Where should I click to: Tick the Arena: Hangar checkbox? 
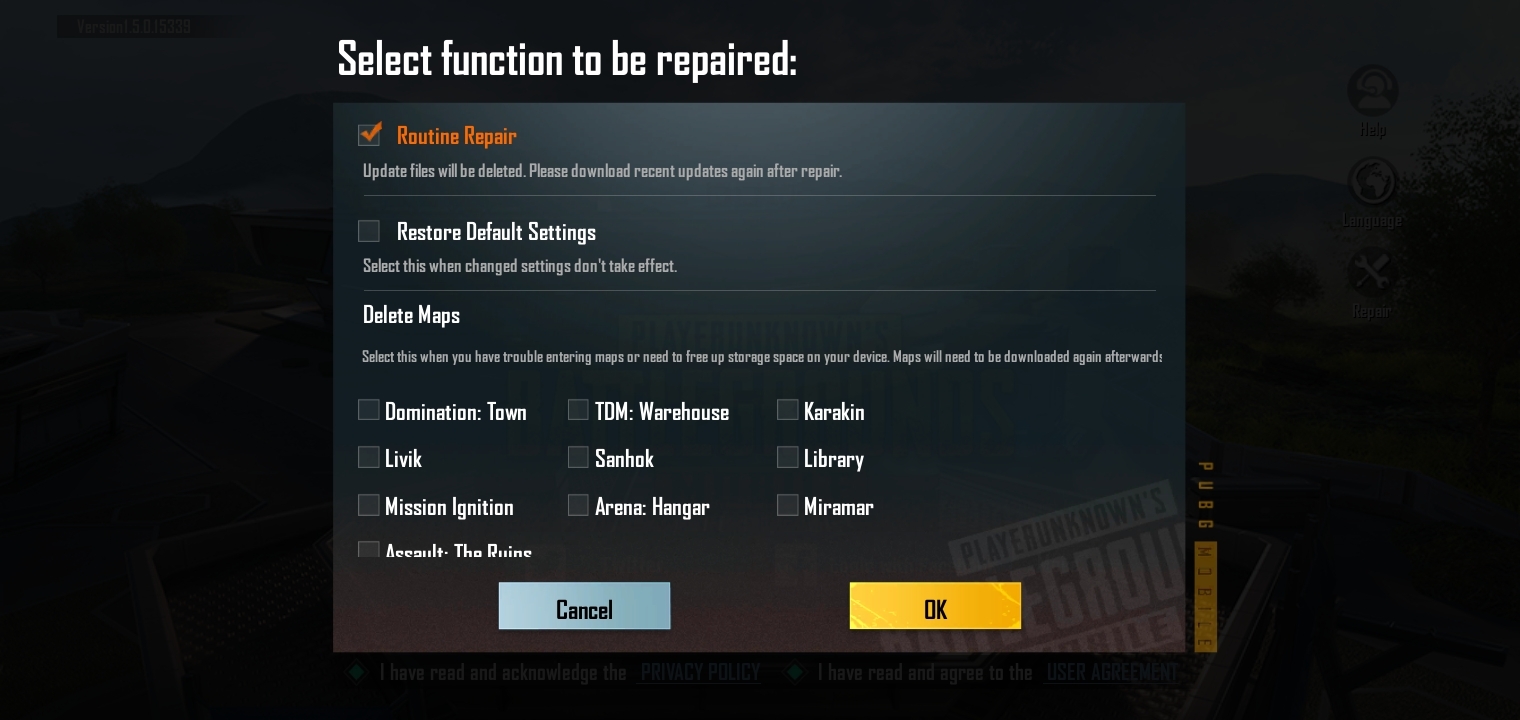[x=578, y=505]
